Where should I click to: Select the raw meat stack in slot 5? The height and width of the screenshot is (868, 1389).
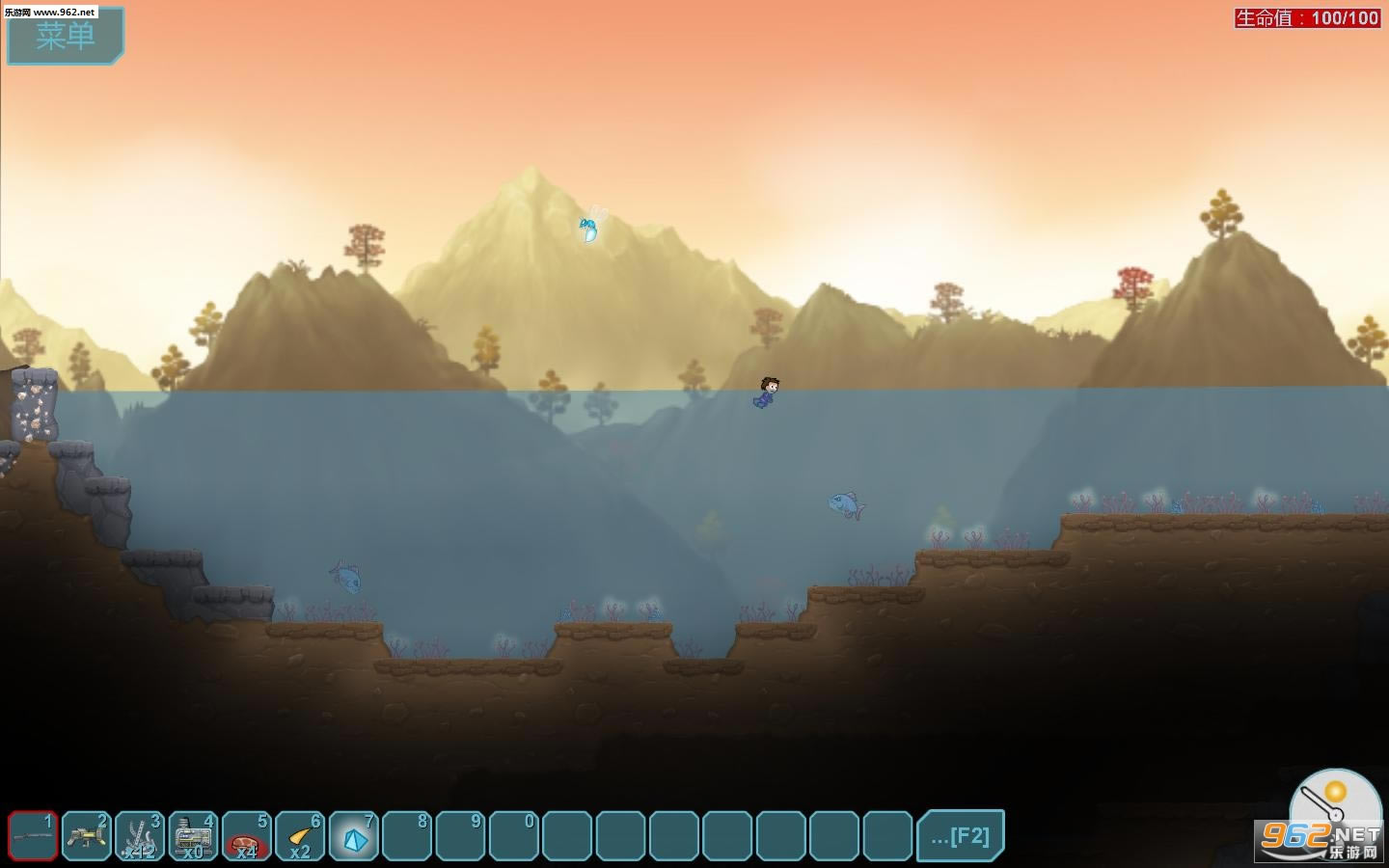coord(247,835)
